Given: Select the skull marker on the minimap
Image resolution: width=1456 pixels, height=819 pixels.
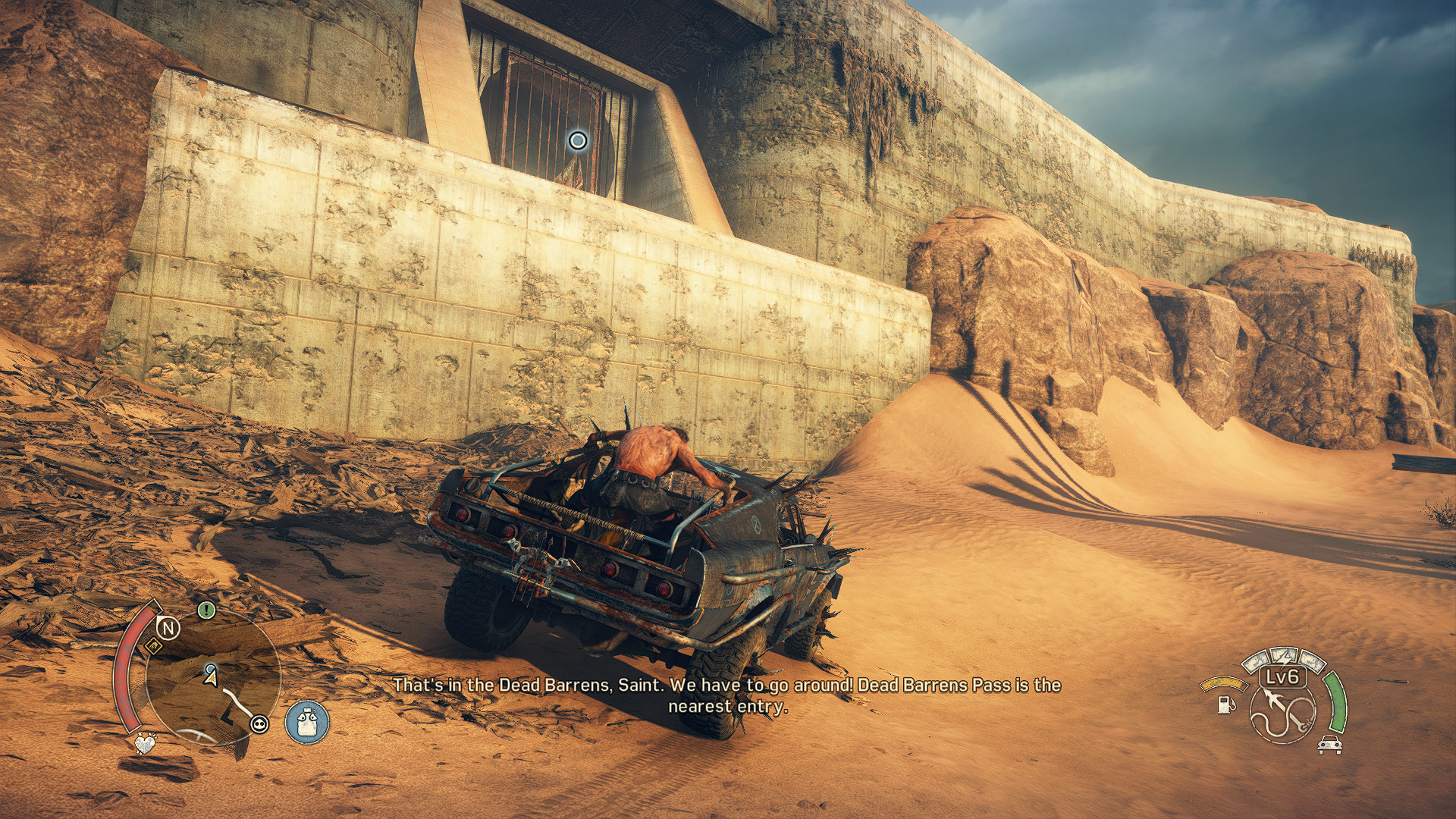Looking at the screenshot, I should point(259,724).
